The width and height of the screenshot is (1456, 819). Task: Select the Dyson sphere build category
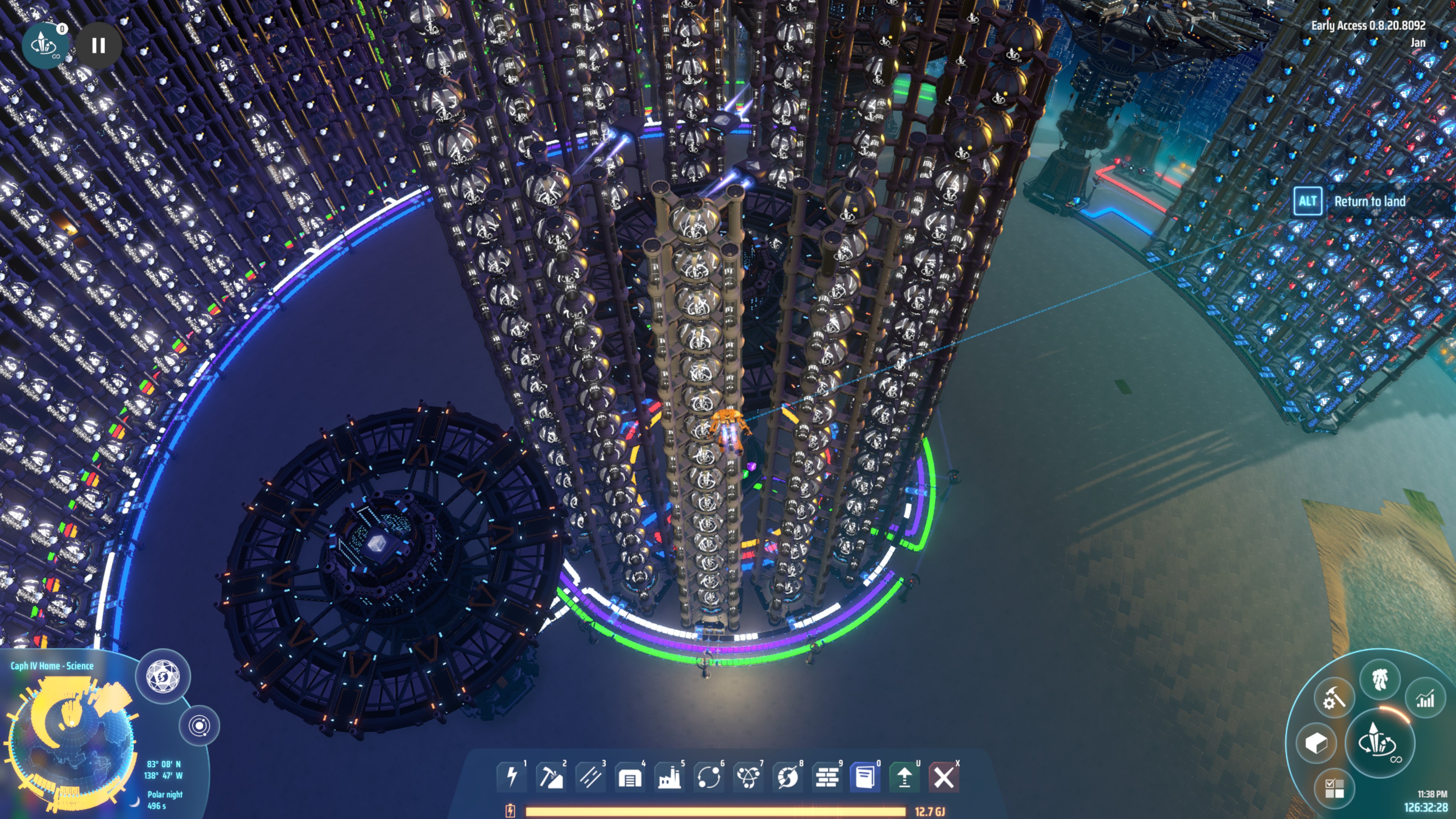[788, 777]
